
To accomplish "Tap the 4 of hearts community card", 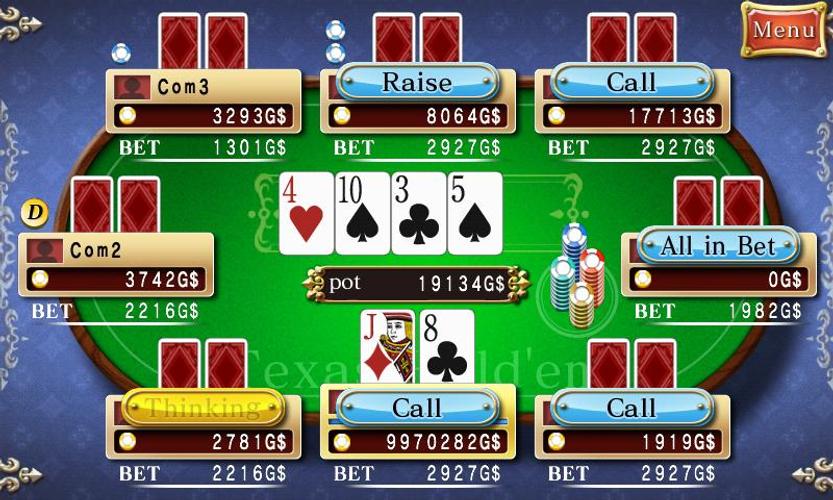I will coord(305,212).
